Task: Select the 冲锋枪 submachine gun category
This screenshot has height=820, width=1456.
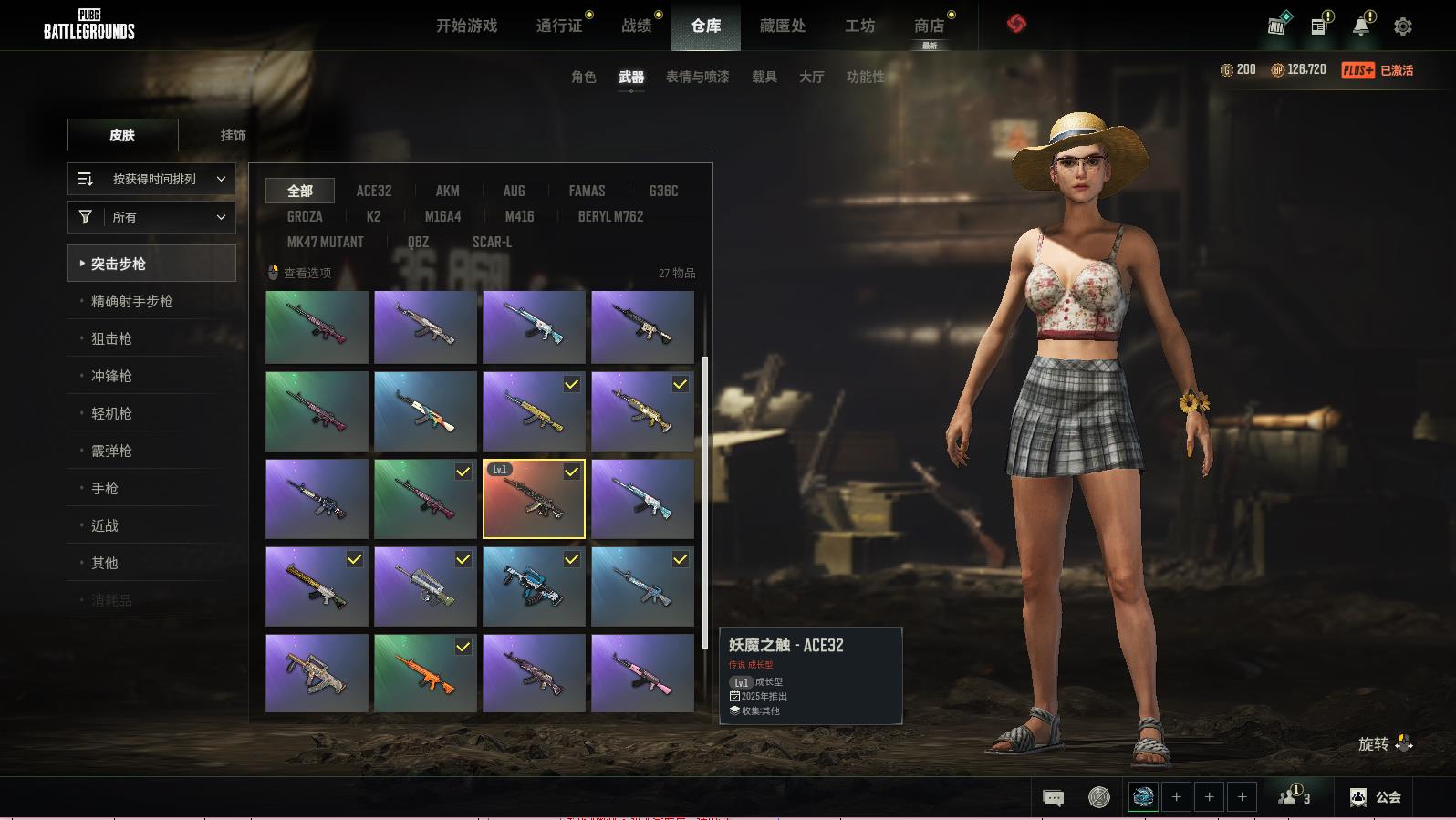Action: tap(111, 376)
